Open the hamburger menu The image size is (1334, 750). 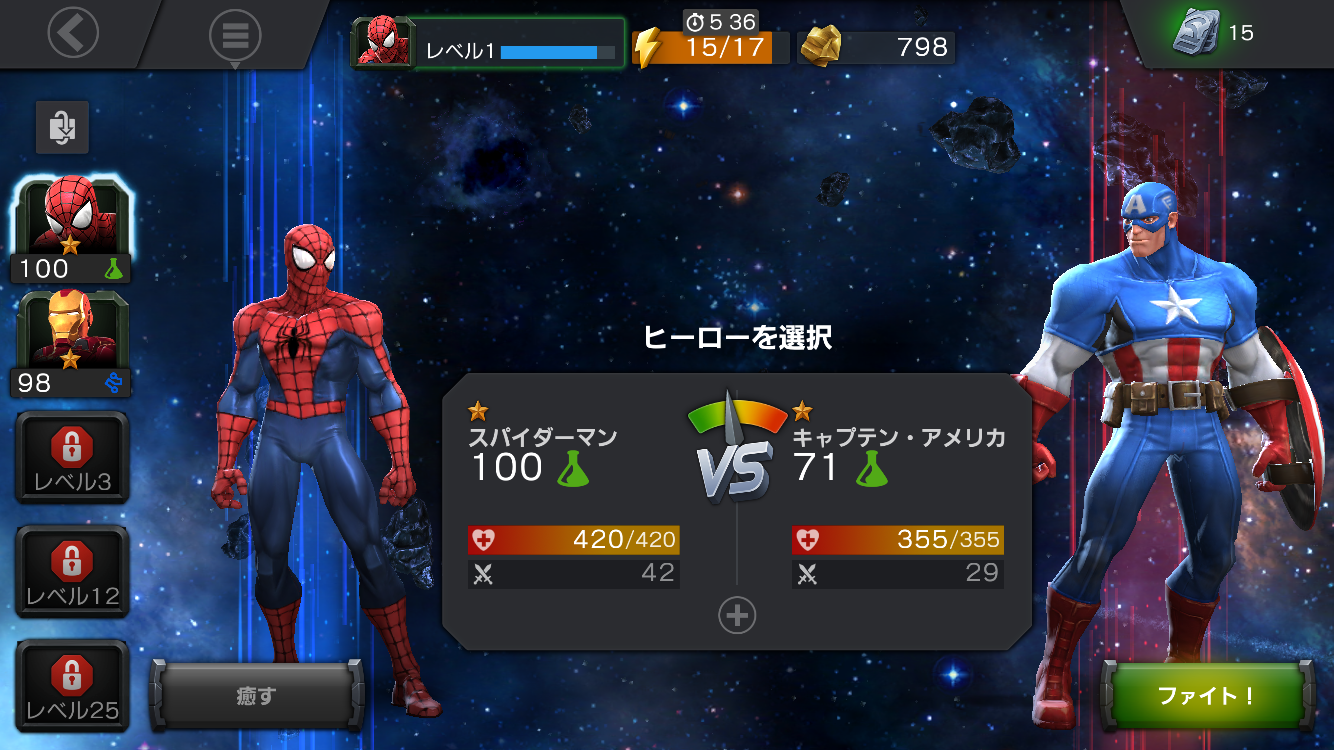(x=235, y=35)
